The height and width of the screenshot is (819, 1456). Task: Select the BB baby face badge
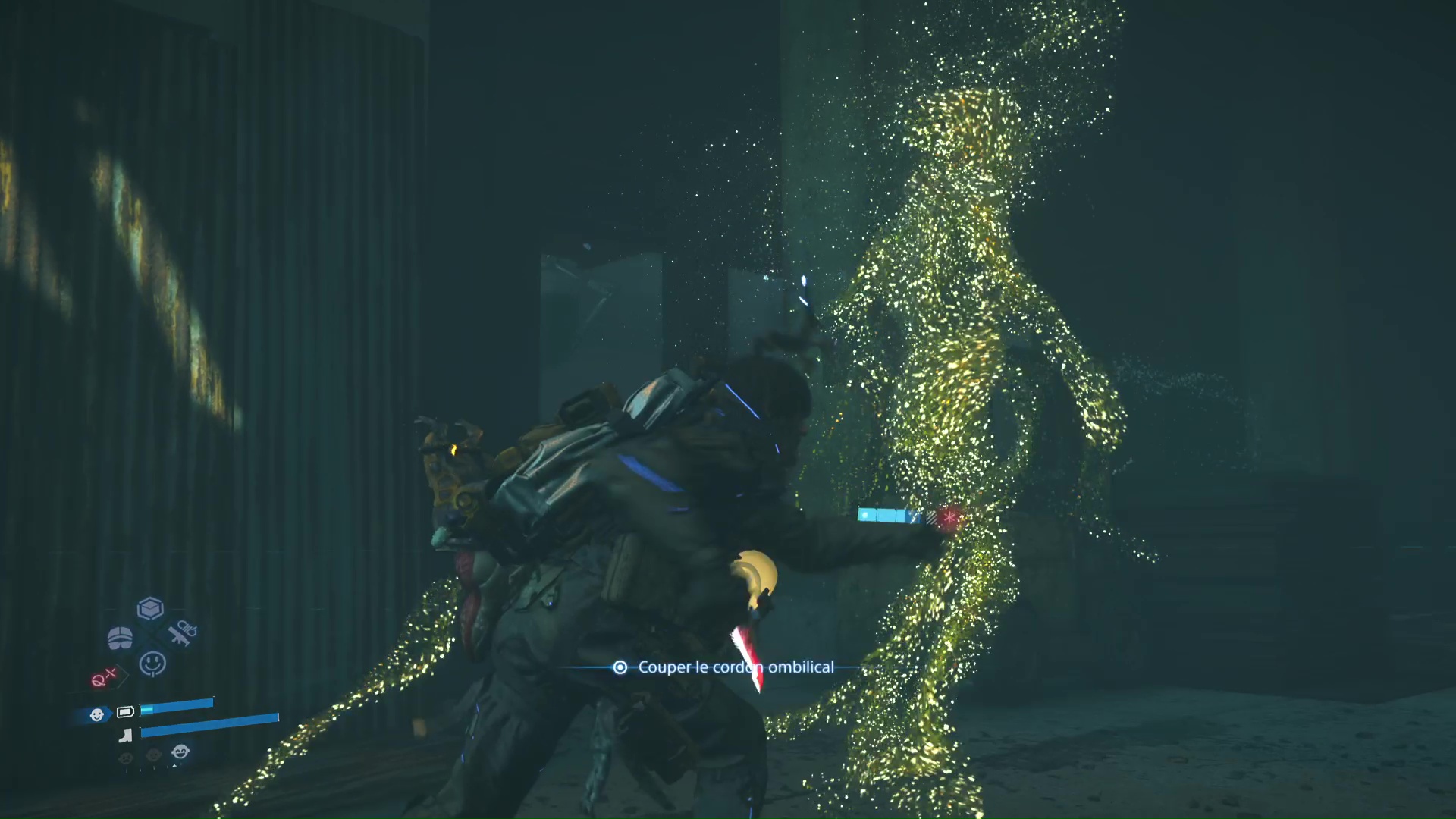[x=97, y=714]
